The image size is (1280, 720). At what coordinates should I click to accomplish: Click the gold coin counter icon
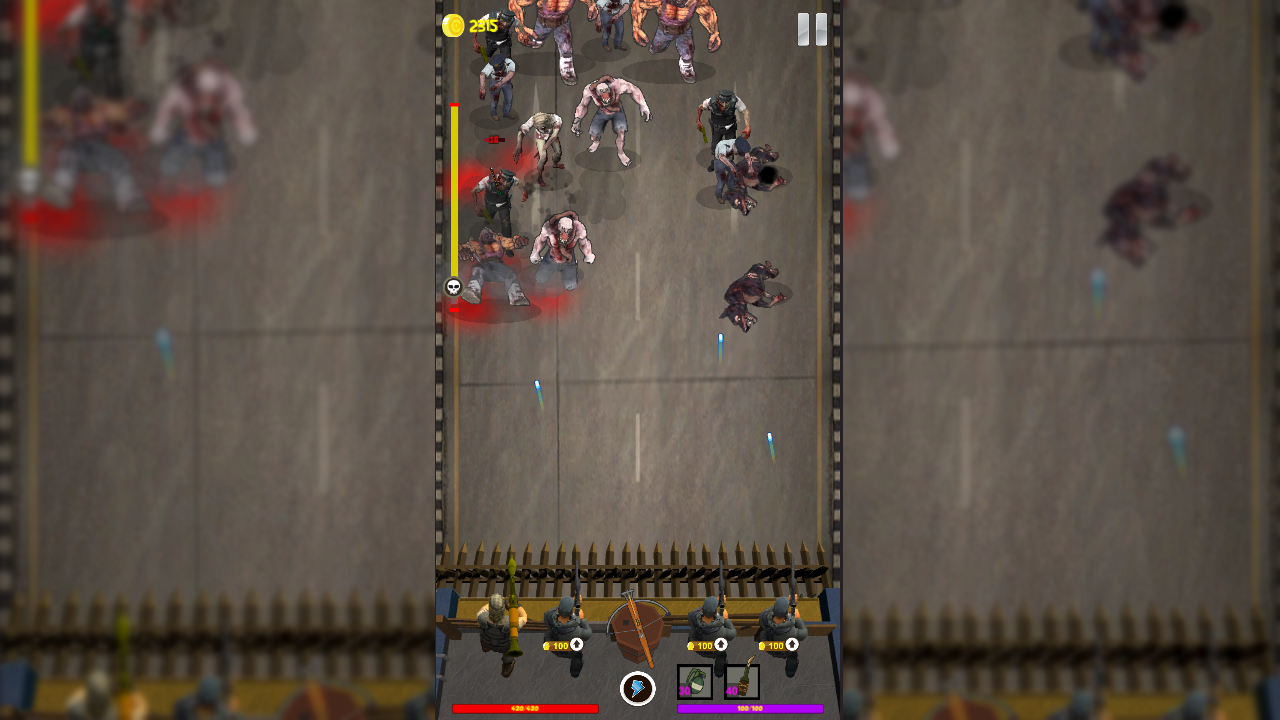(x=453, y=25)
